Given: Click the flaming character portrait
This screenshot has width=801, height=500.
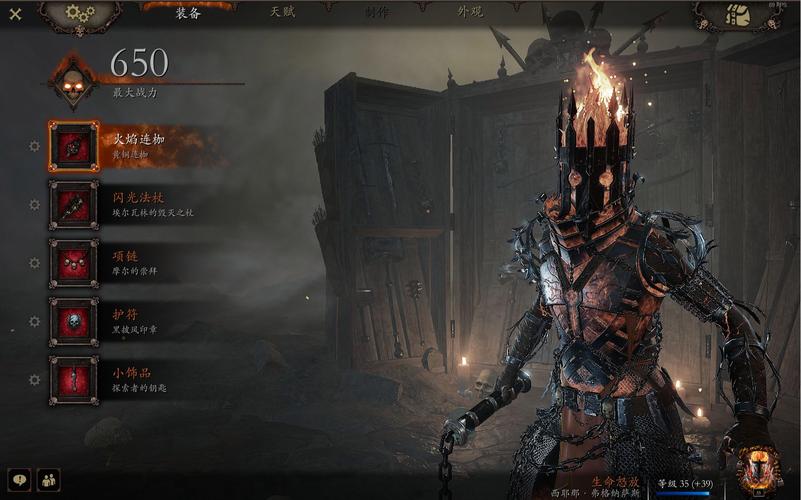Looking at the screenshot, I should [757, 470].
